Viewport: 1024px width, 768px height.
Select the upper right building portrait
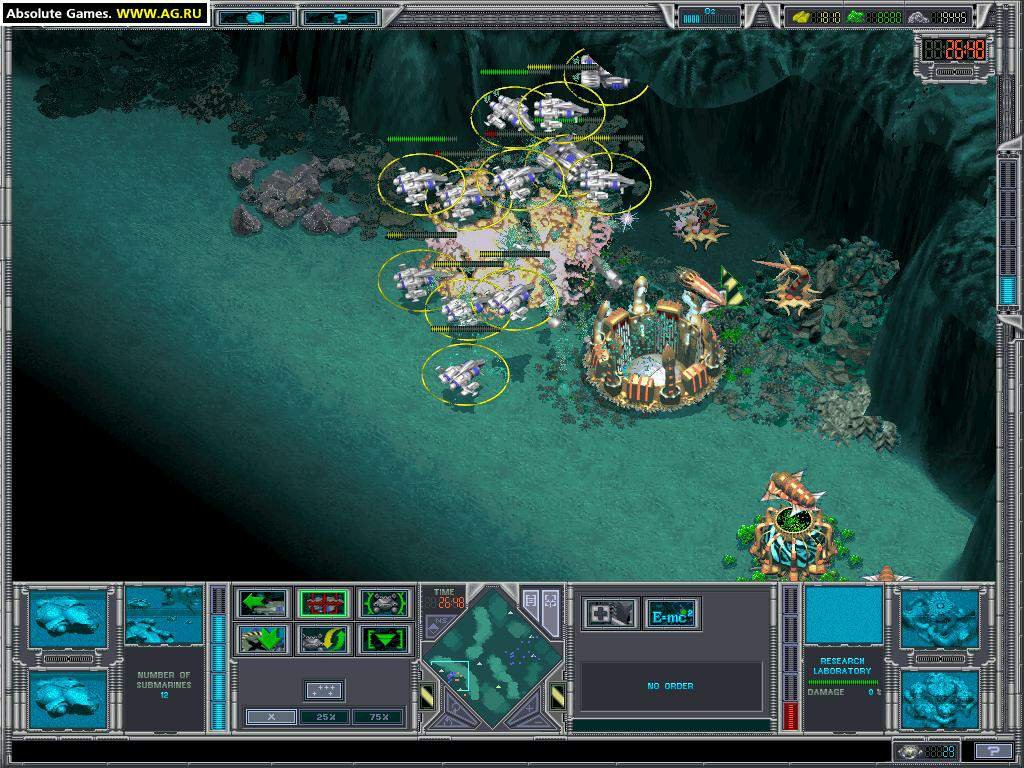[x=940, y=618]
